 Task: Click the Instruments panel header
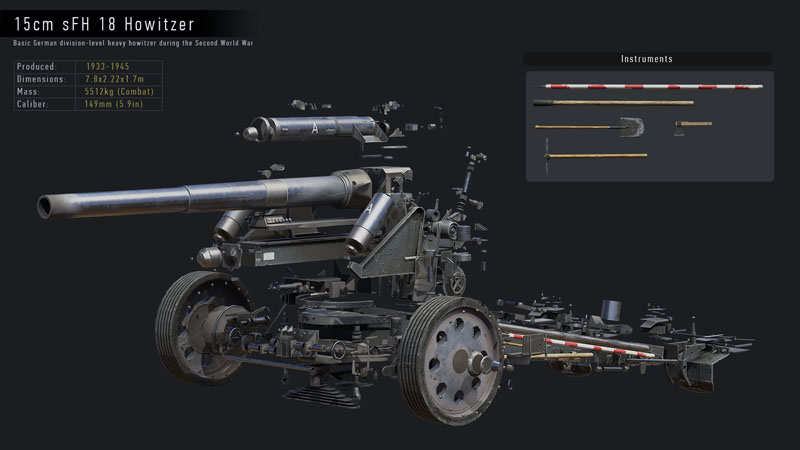coord(647,59)
